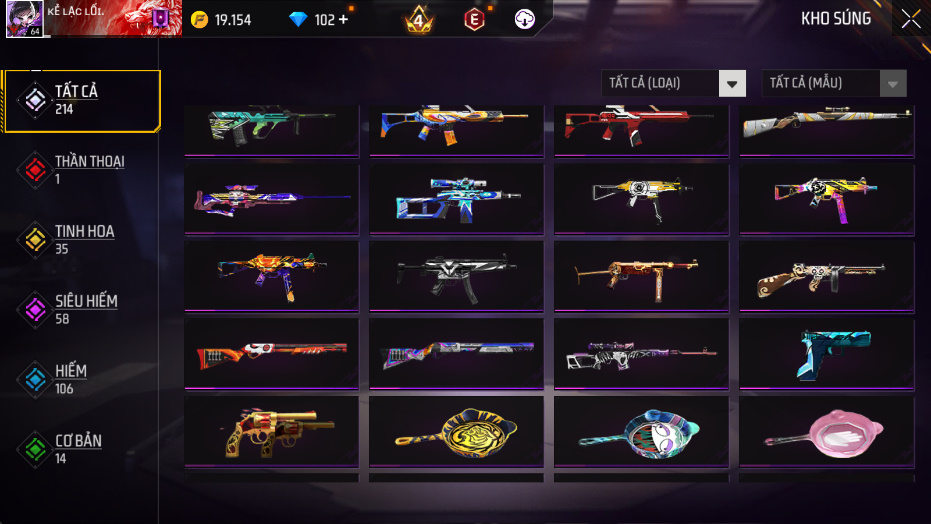This screenshot has height=524, width=931.
Task: Close the Kho Súng screen
Action: (x=910, y=19)
